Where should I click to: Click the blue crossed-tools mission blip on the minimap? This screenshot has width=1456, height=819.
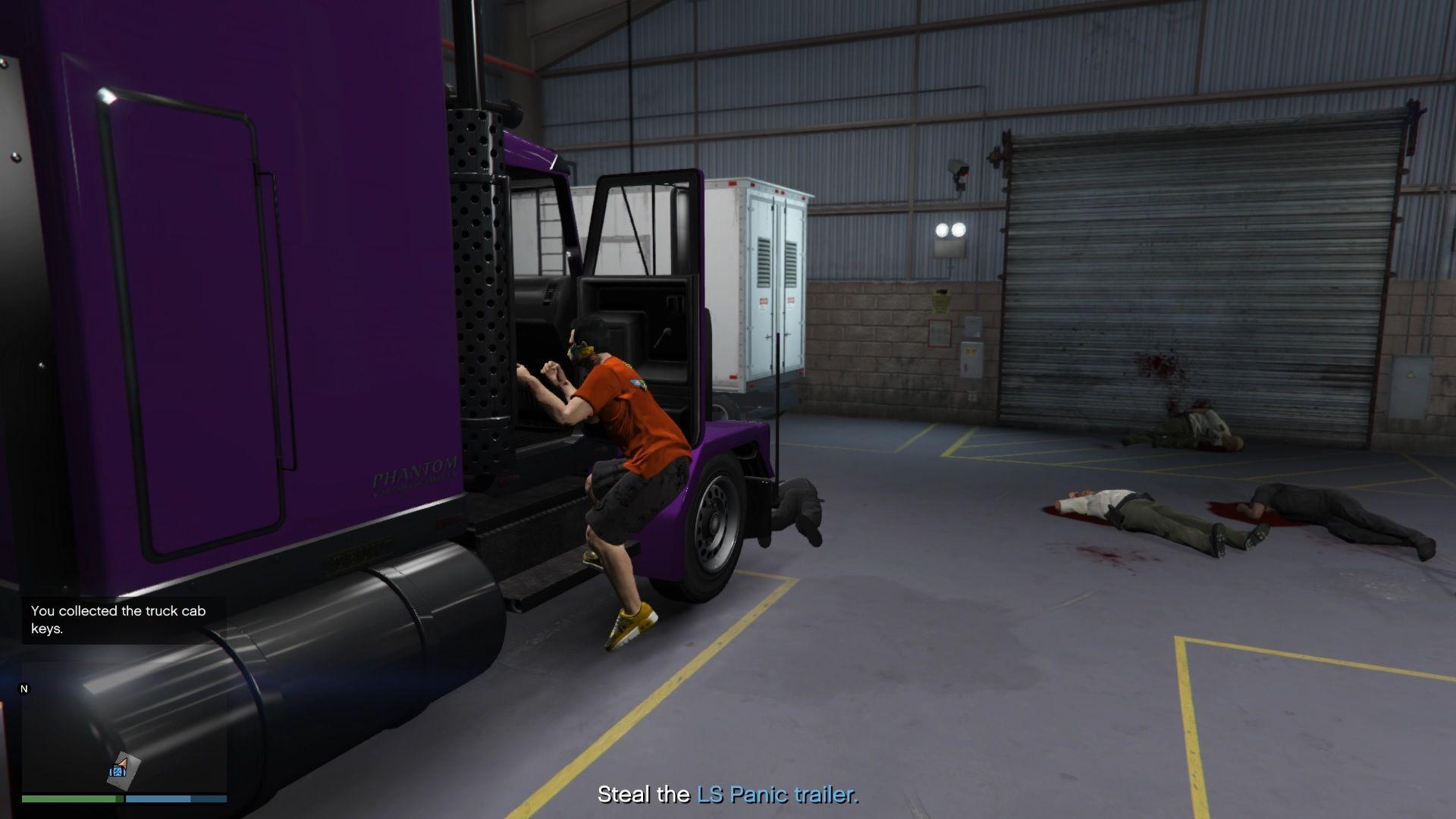pyautogui.click(x=118, y=772)
